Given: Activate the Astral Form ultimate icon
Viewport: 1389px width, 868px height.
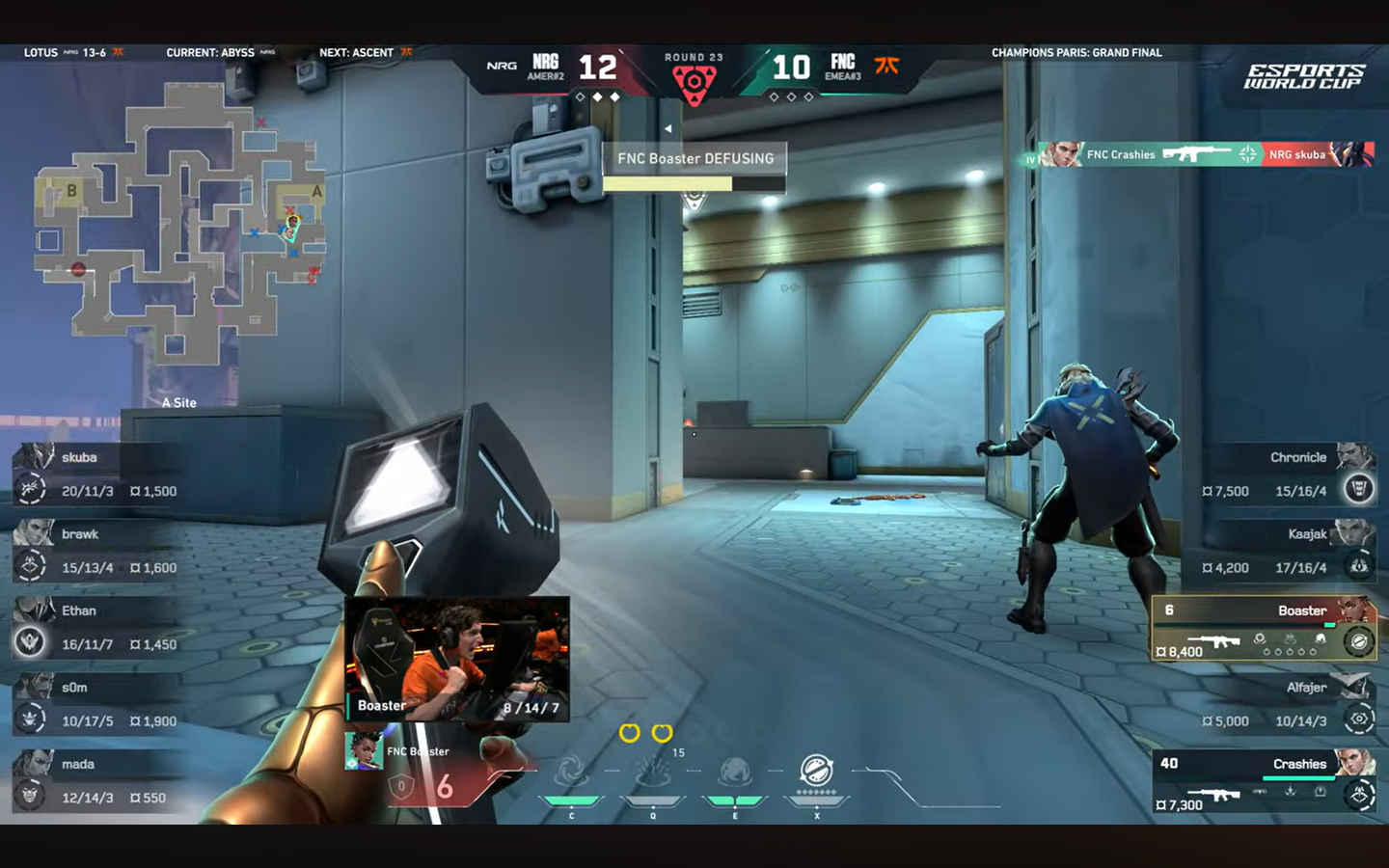Looking at the screenshot, I should (x=817, y=771).
